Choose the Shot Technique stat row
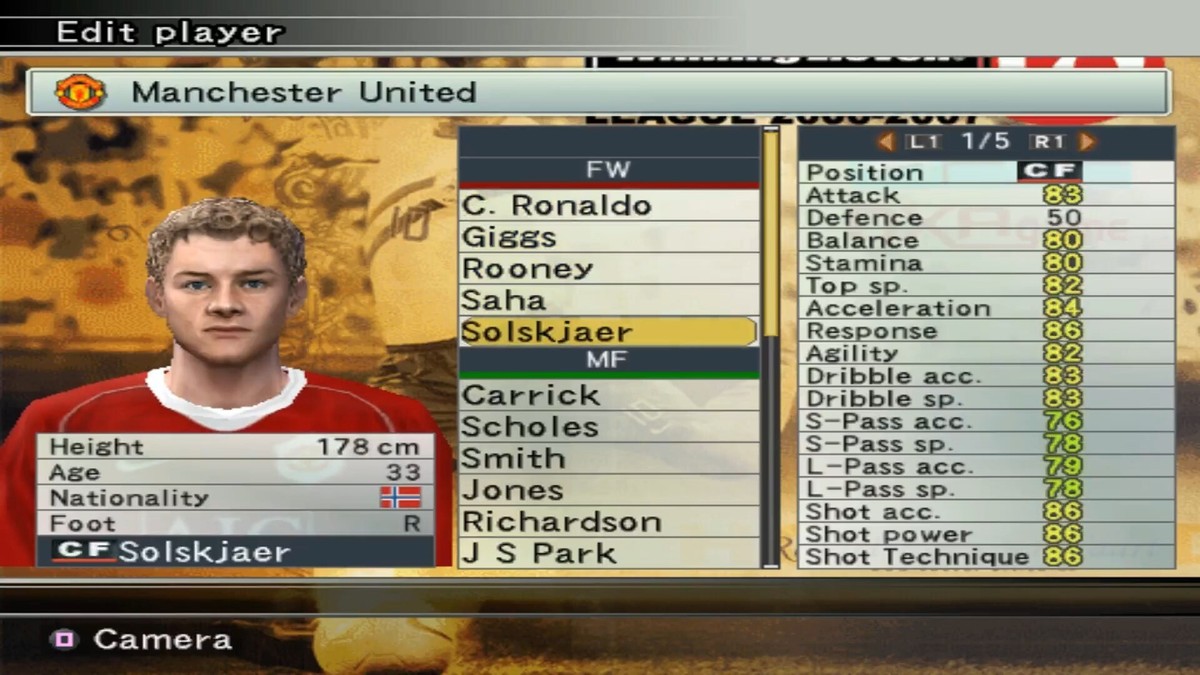 985,557
